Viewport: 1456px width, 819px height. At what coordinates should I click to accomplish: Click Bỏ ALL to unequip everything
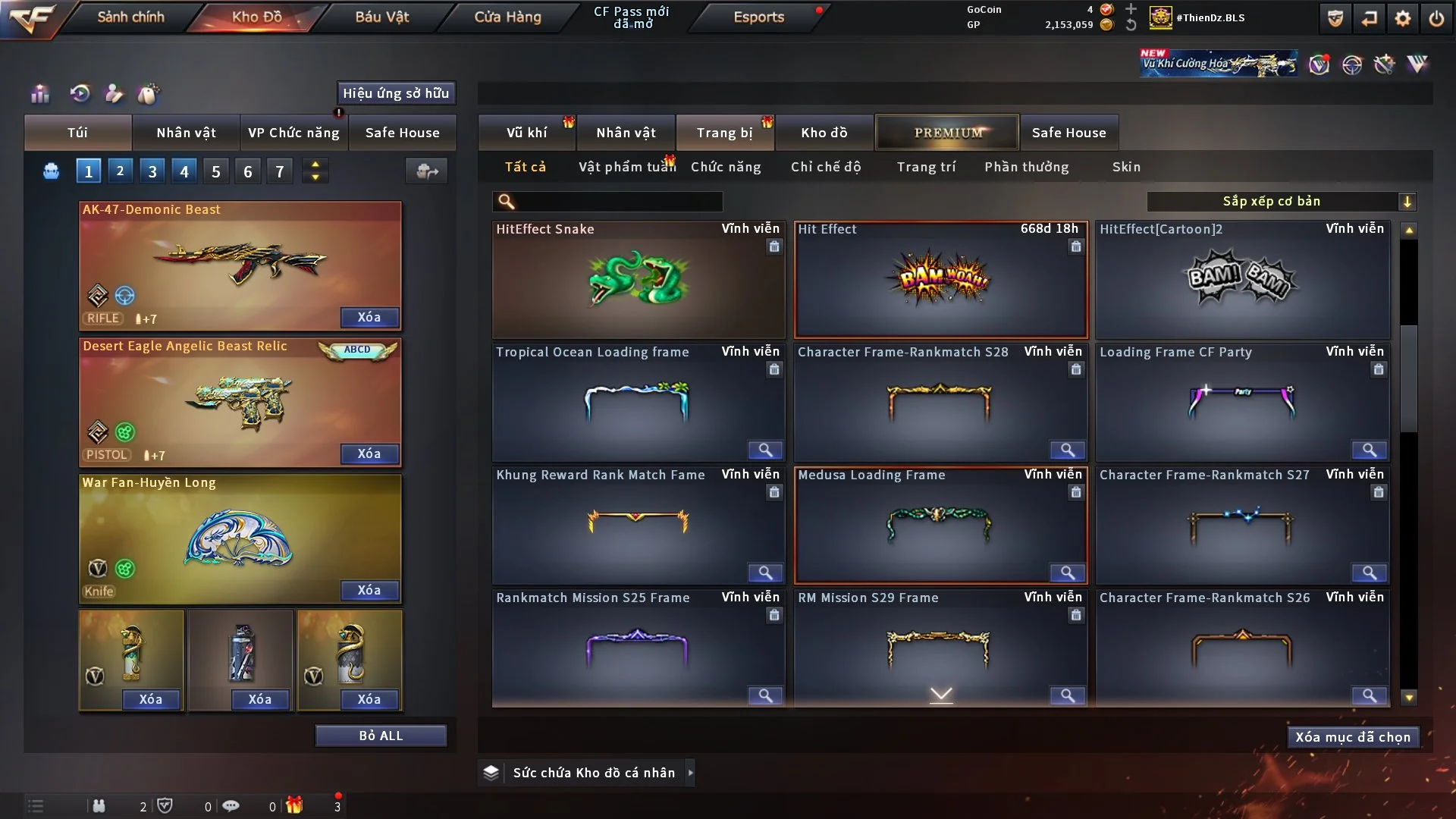(x=381, y=736)
